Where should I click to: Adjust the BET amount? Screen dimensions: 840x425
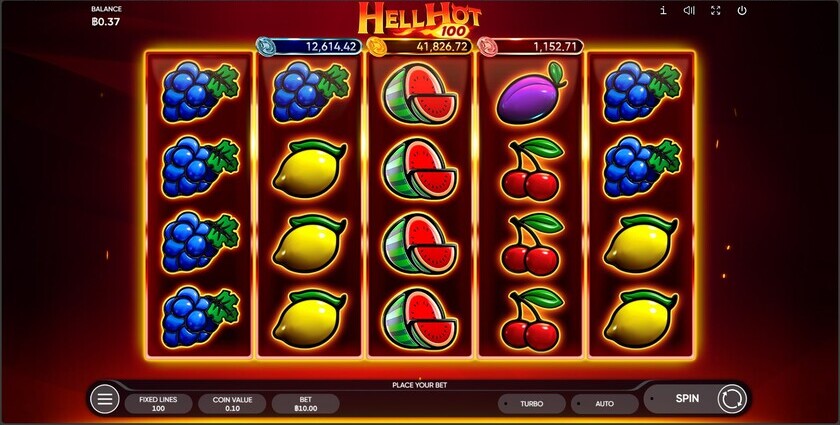click(305, 404)
